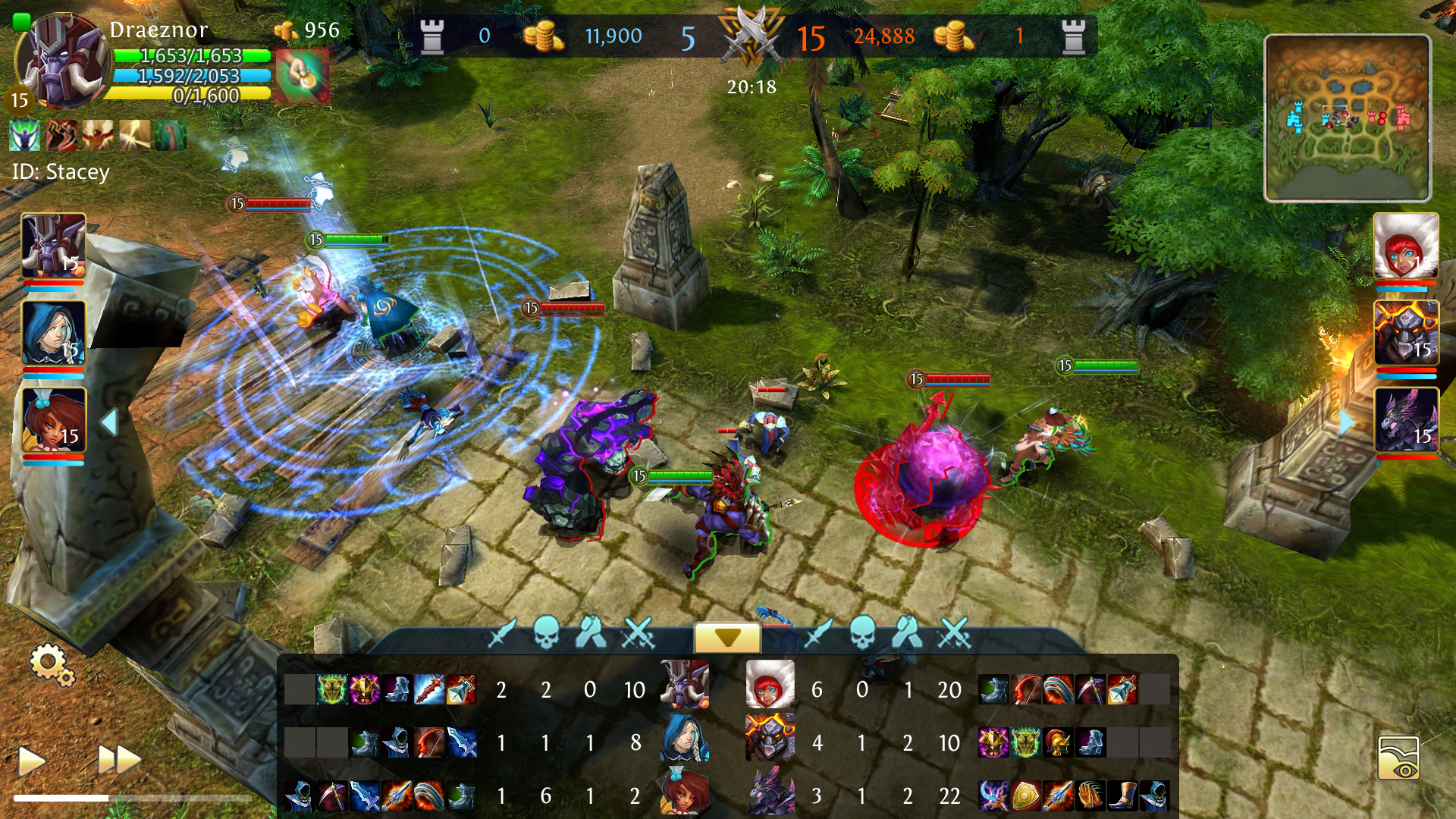Collapse the scoreboard with the yellow arrow

[727, 638]
